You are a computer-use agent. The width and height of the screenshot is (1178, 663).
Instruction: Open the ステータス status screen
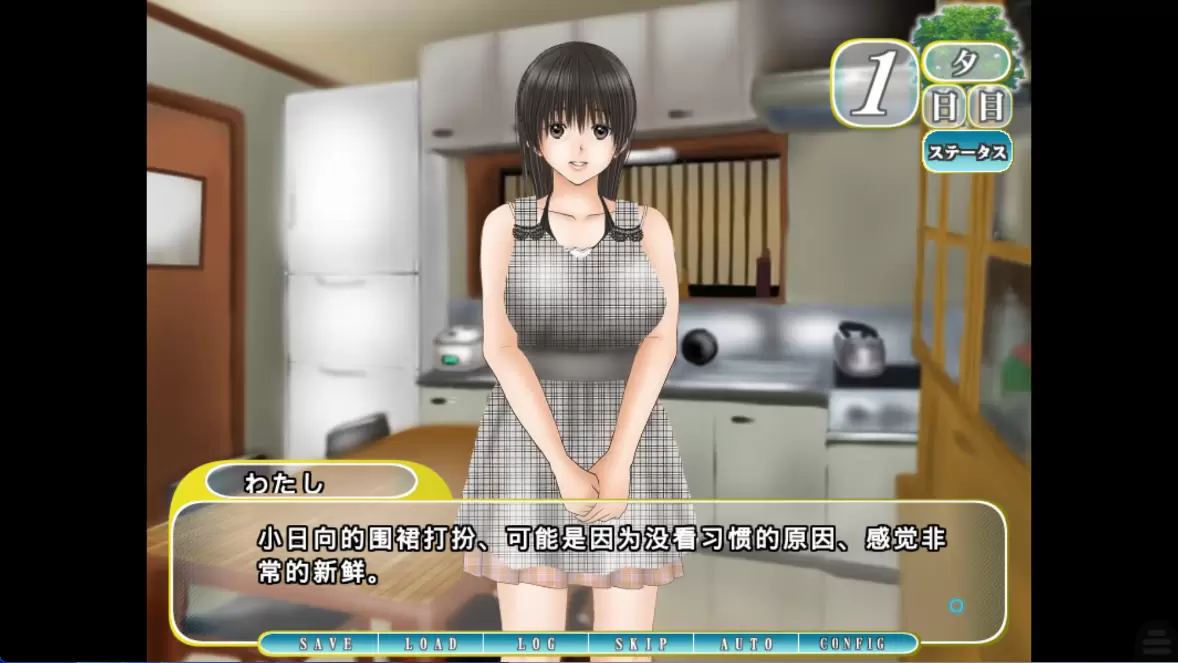(x=967, y=153)
